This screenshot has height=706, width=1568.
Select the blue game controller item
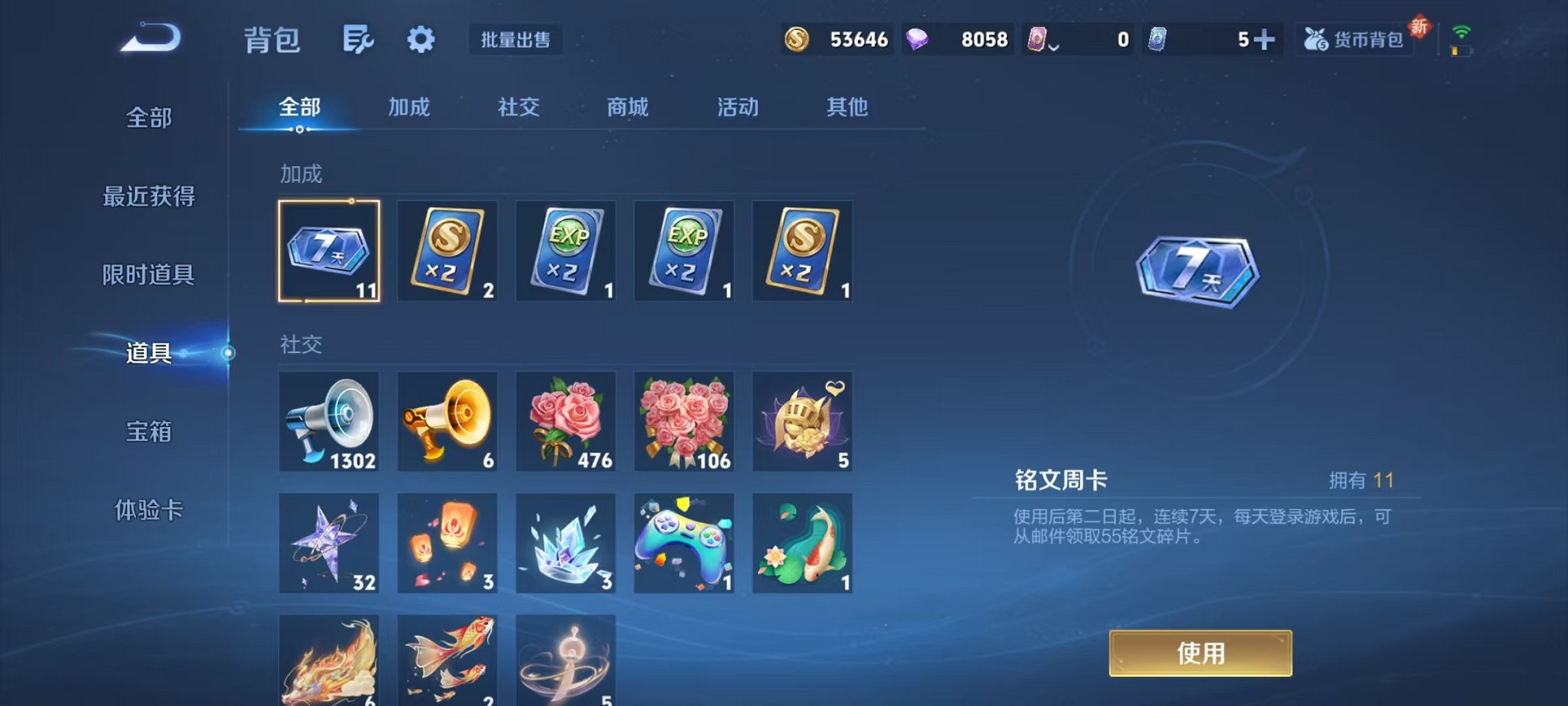tap(684, 544)
